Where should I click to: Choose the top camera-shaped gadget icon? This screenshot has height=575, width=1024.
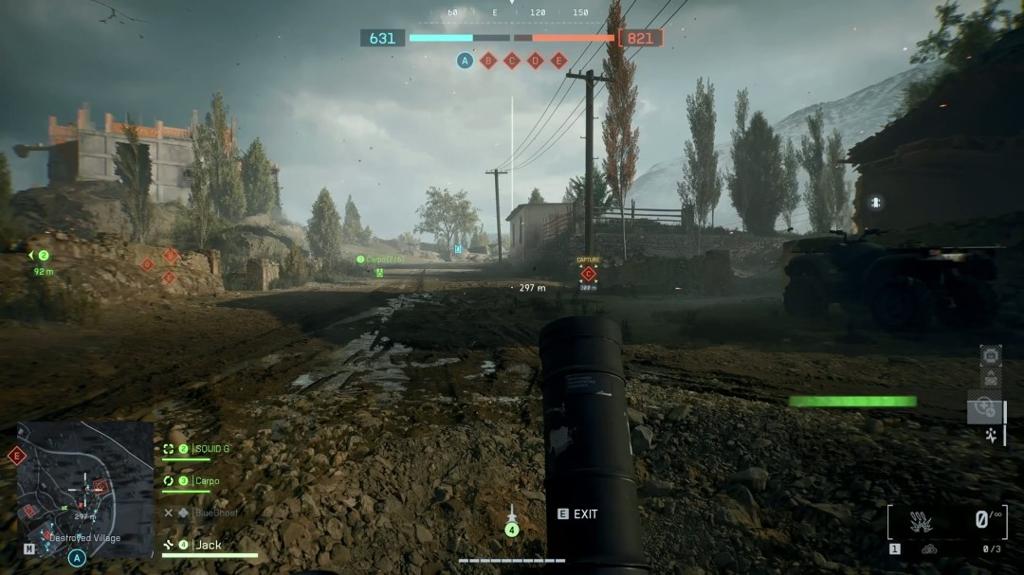[991, 355]
